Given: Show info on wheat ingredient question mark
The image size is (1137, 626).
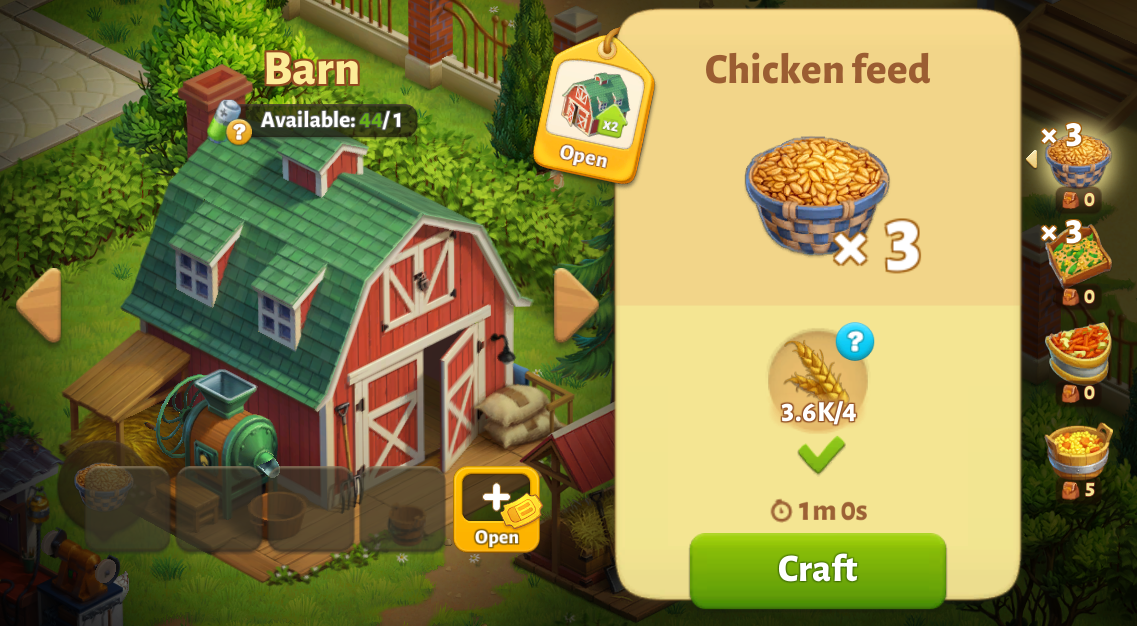Looking at the screenshot, I should pyautogui.click(x=855, y=342).
